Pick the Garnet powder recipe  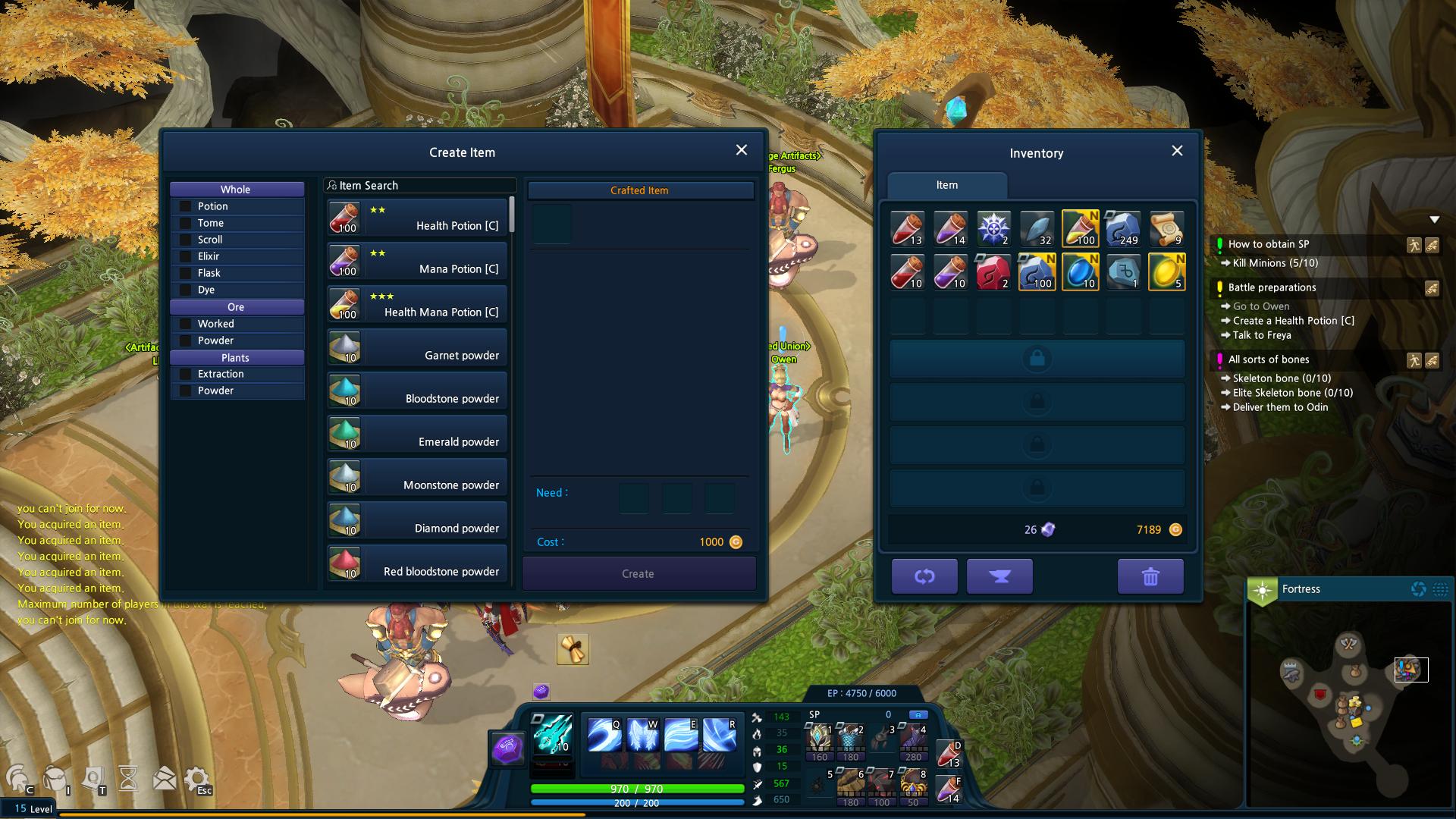click(417, 347)
